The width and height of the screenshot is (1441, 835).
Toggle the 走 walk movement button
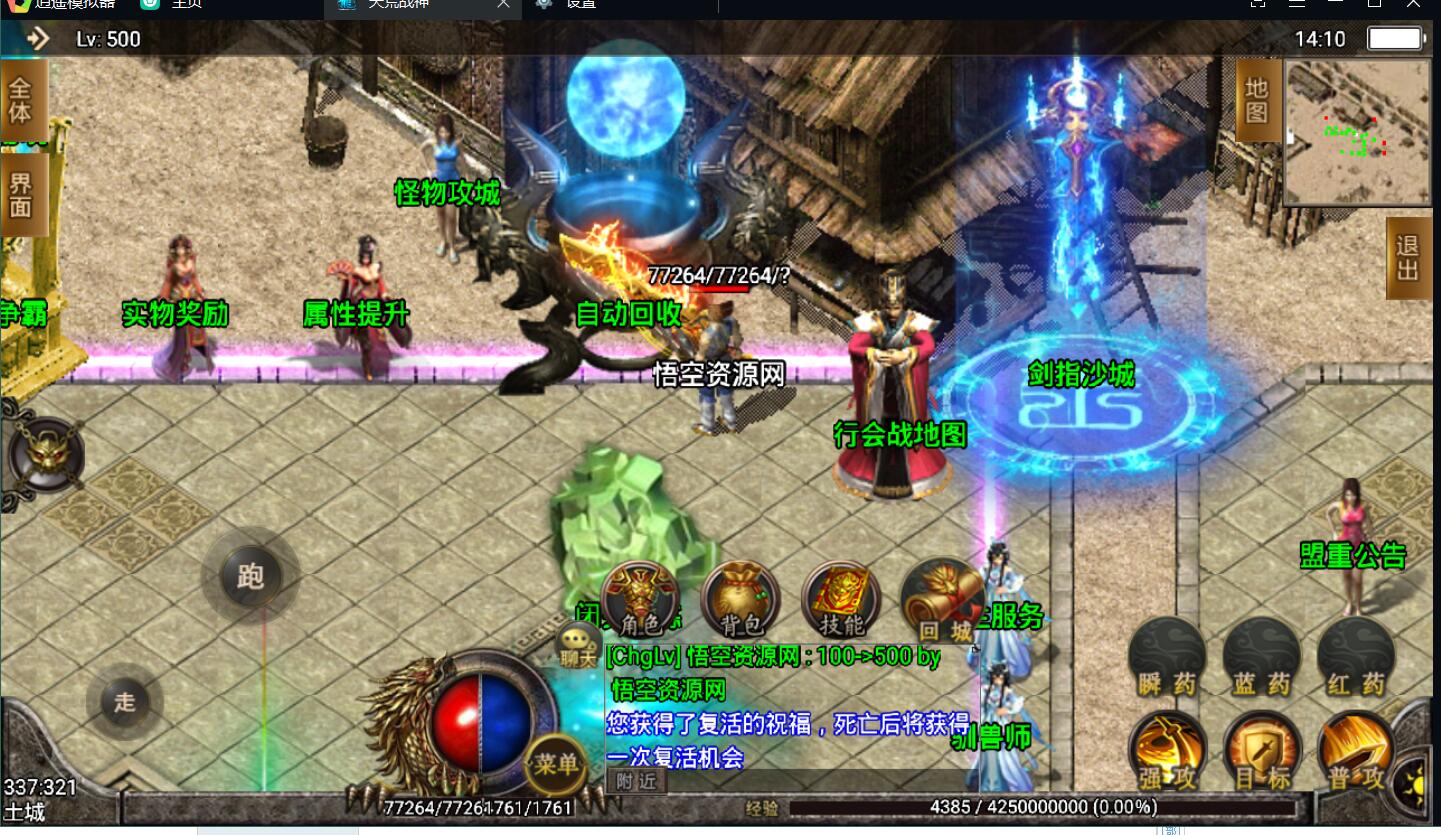pyautogui.click(x=124, y=701)
